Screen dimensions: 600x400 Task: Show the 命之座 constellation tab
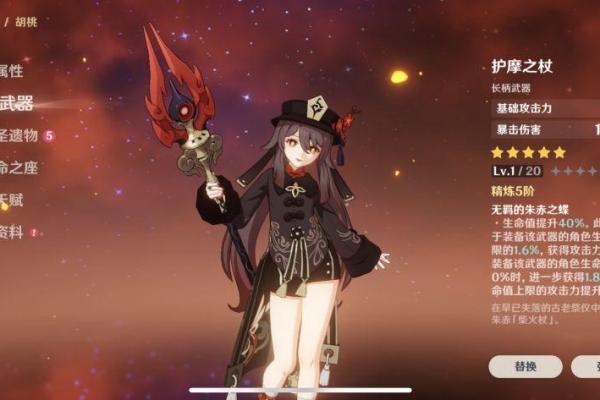(18, 167)
